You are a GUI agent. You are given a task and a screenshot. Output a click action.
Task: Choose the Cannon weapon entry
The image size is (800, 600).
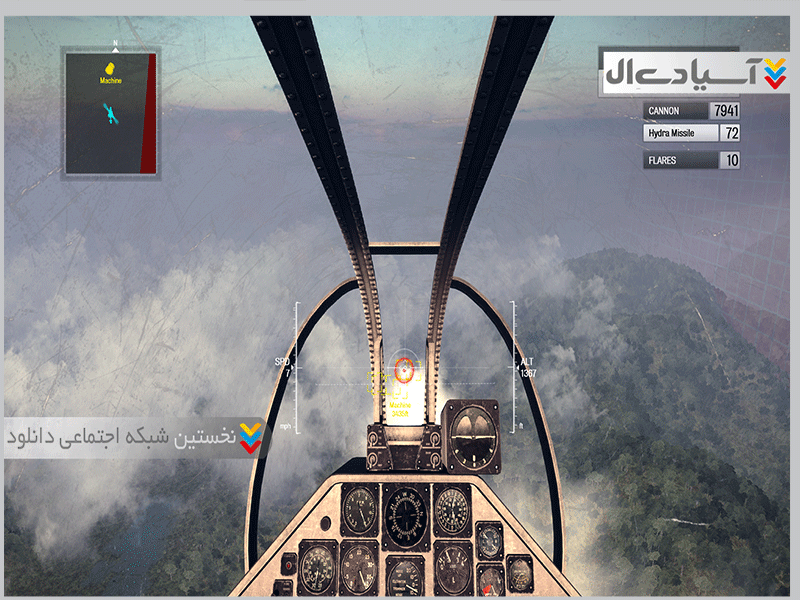tap(692, 111)
